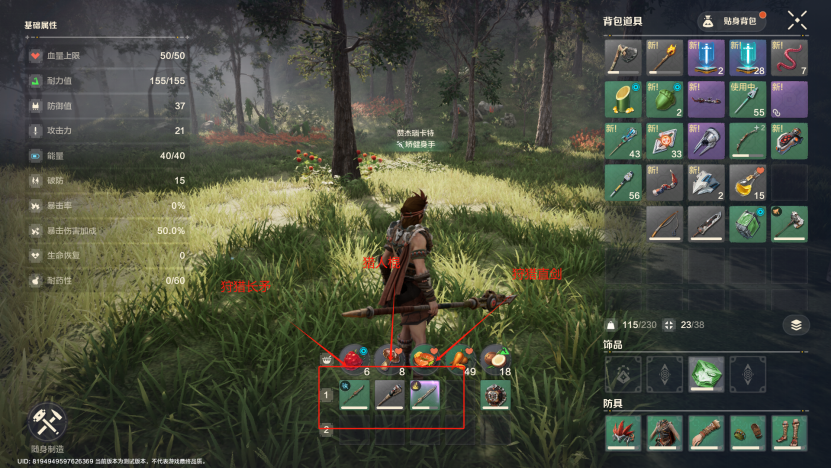
Task: Pick the green acorn item slot
Action: 663,100
